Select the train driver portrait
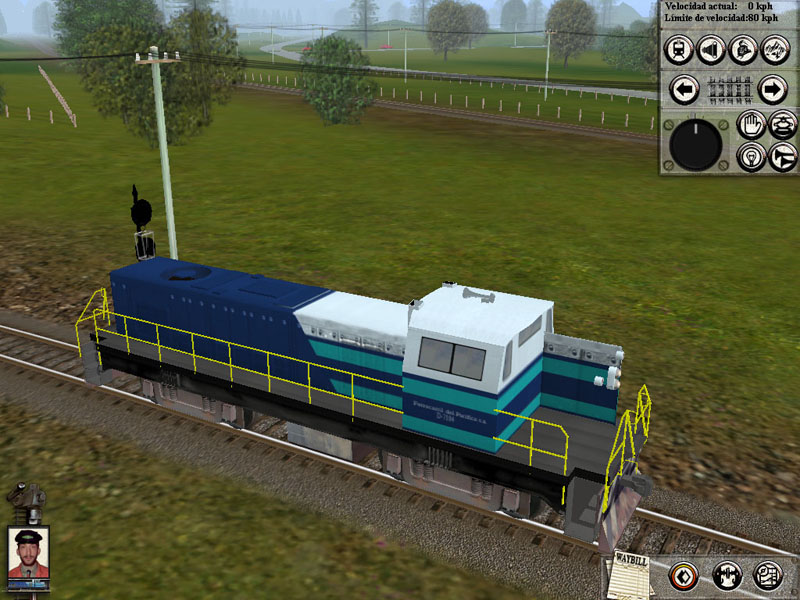Screen dimensions: 800x600 point(27,553)
